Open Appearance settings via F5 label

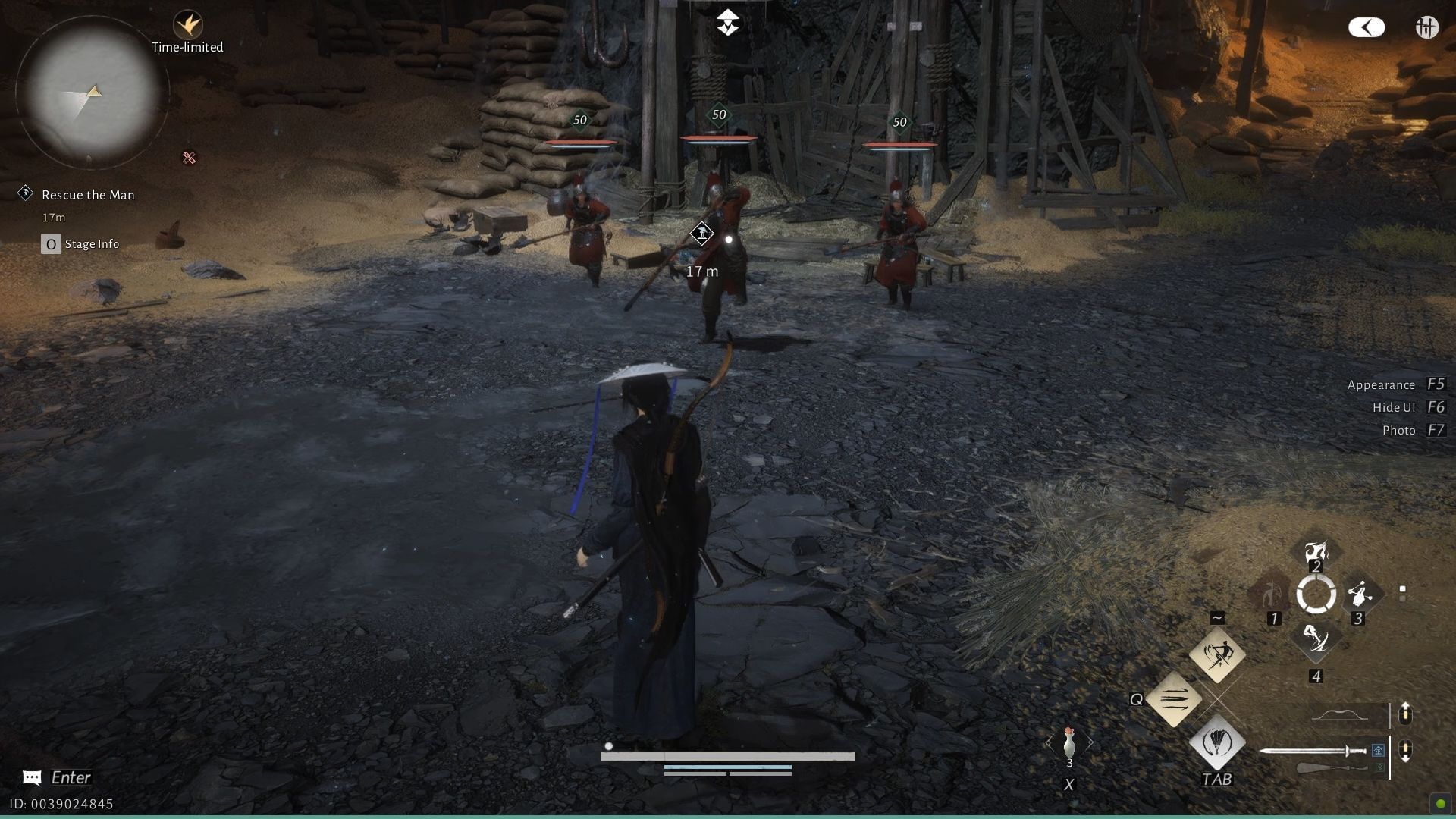click(1380, 384)
